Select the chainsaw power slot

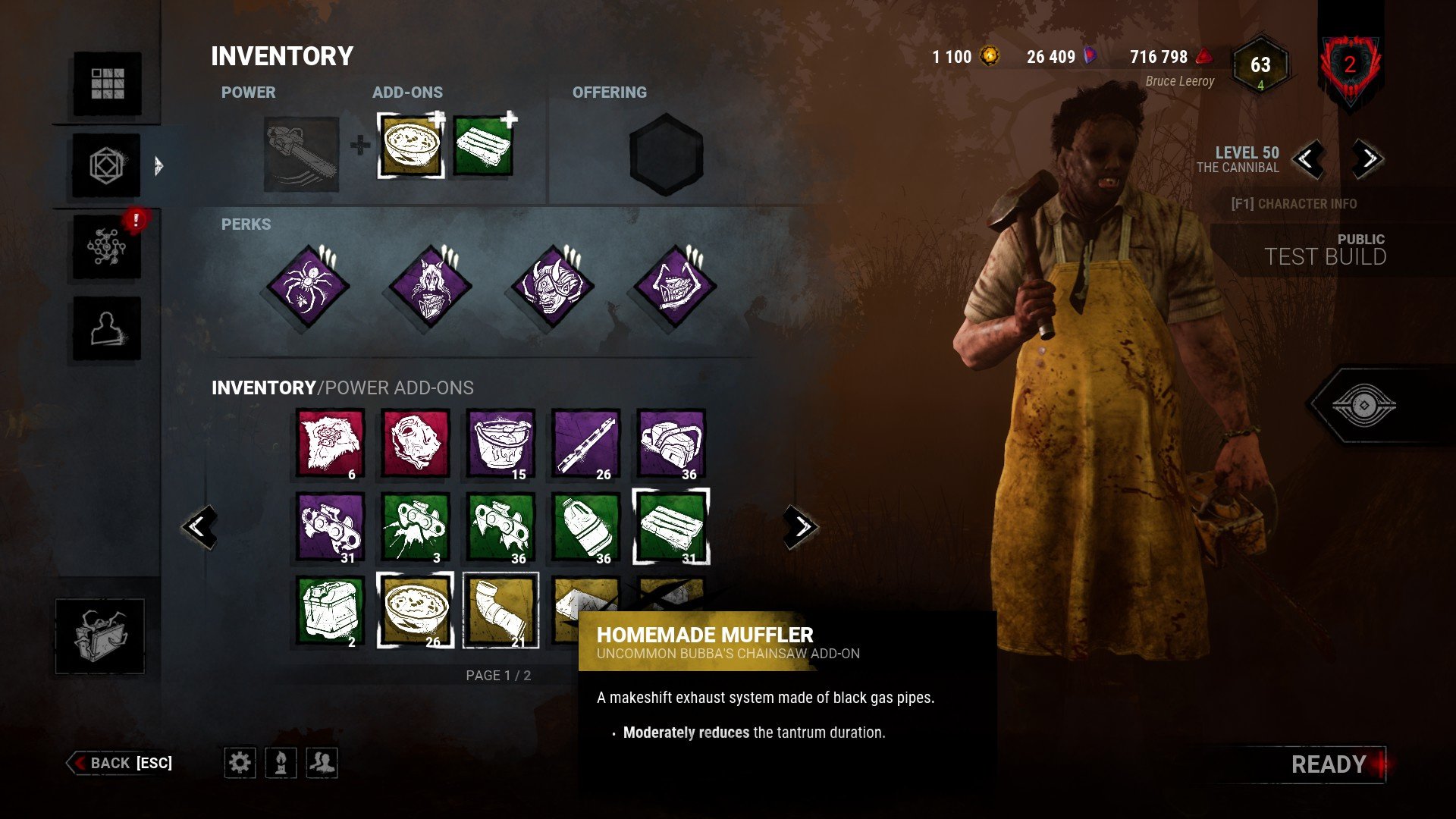click(301, 154)
